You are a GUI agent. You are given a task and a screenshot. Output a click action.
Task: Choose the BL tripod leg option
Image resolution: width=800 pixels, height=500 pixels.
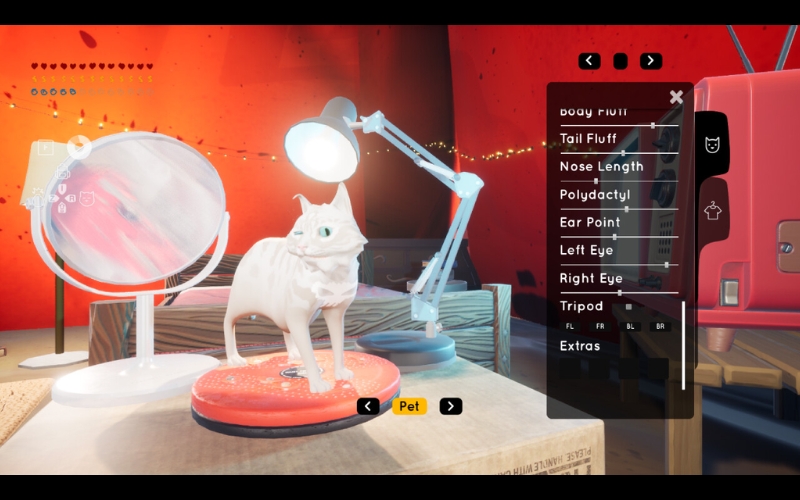point(630,327)
